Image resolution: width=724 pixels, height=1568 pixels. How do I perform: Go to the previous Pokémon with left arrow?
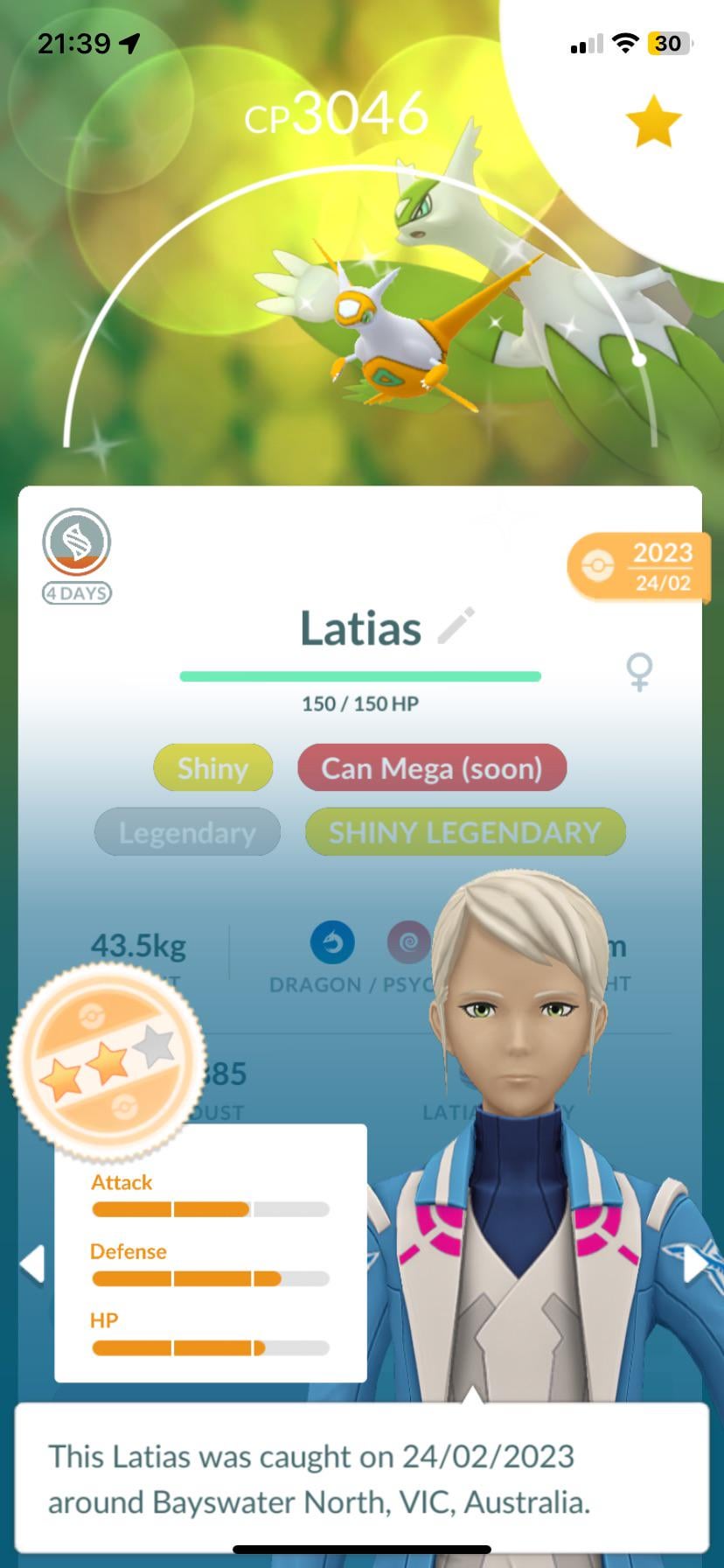(33, 1264)
